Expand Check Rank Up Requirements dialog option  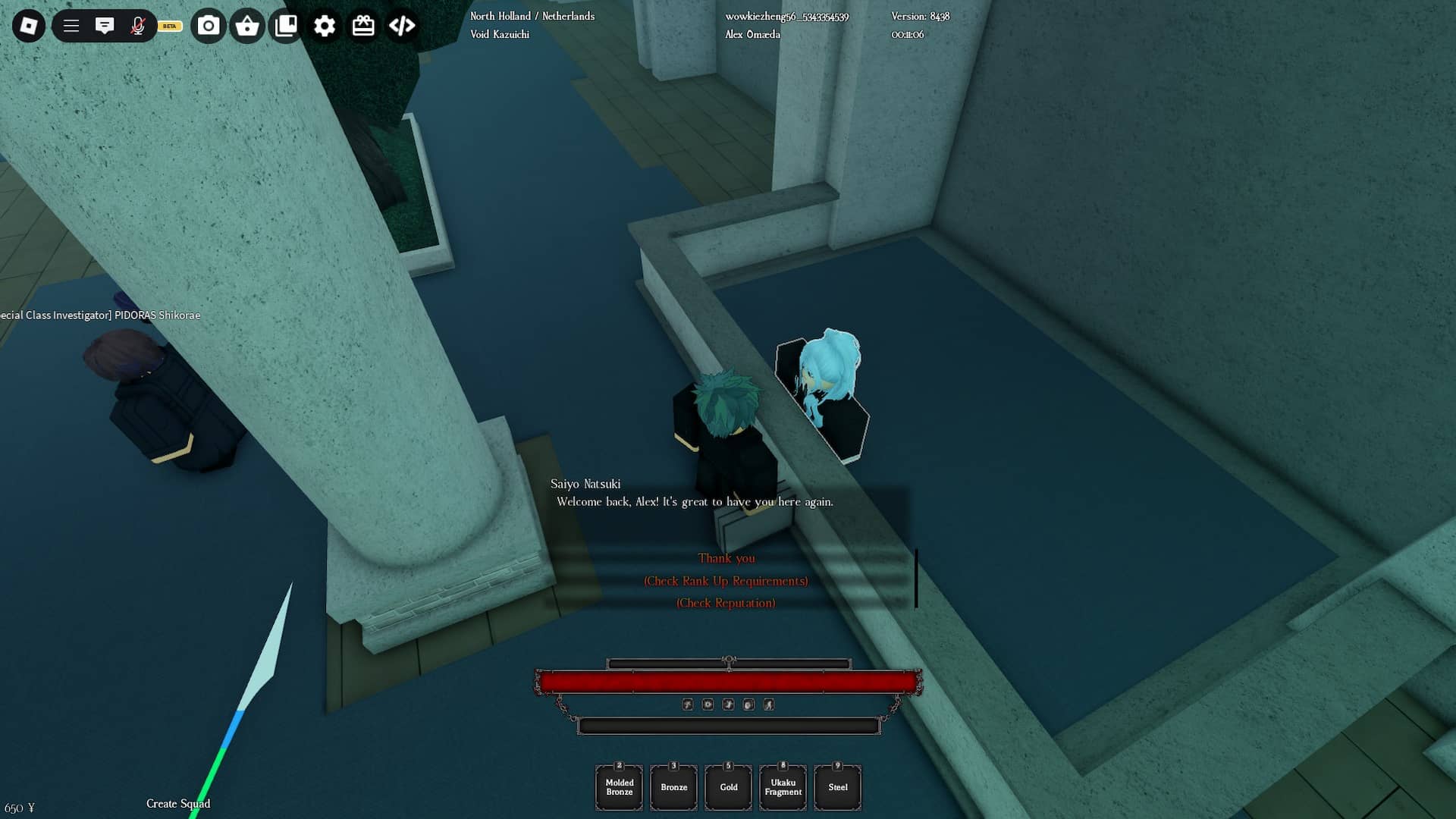point(726,581)
